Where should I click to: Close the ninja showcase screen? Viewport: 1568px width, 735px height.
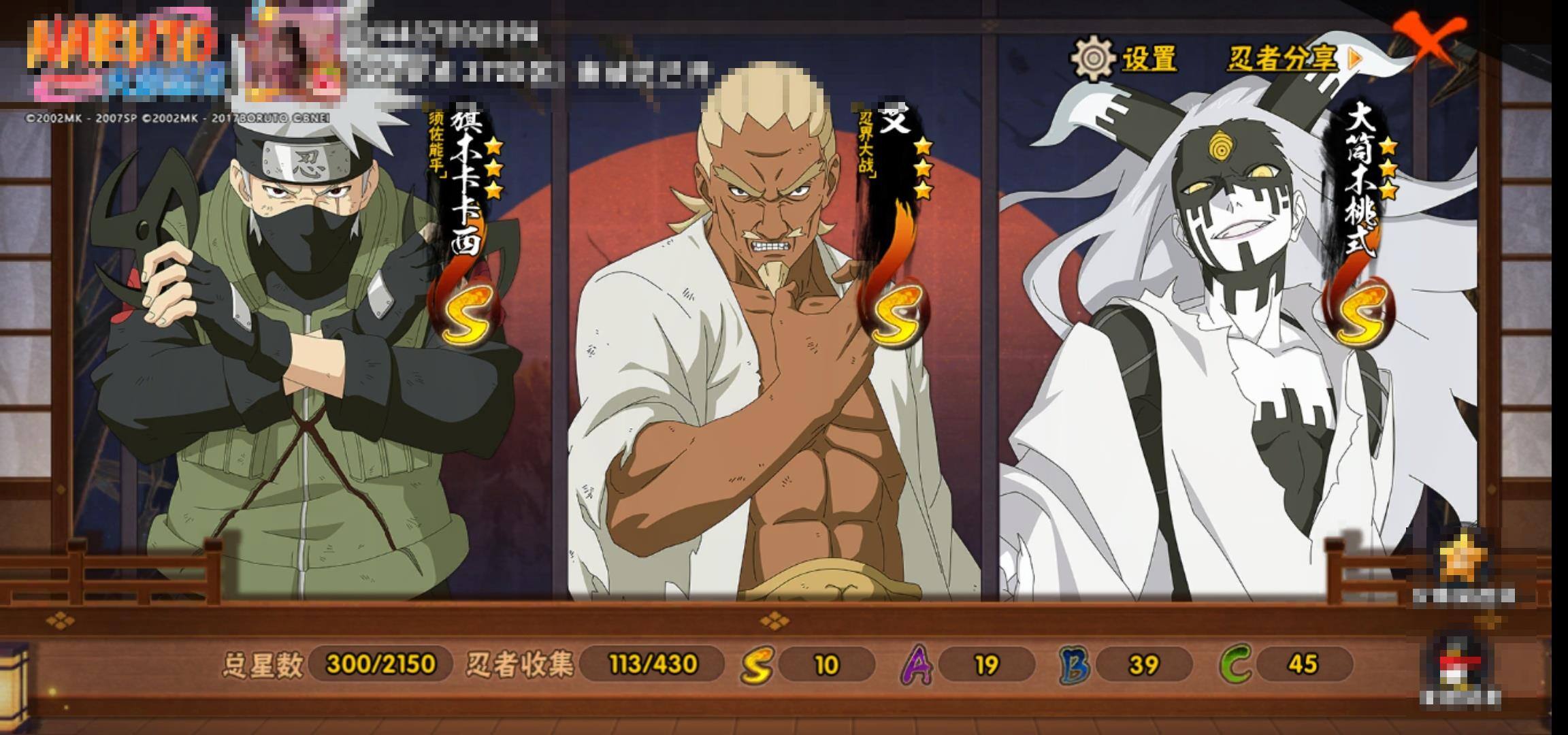click(x=1428, y=39)
